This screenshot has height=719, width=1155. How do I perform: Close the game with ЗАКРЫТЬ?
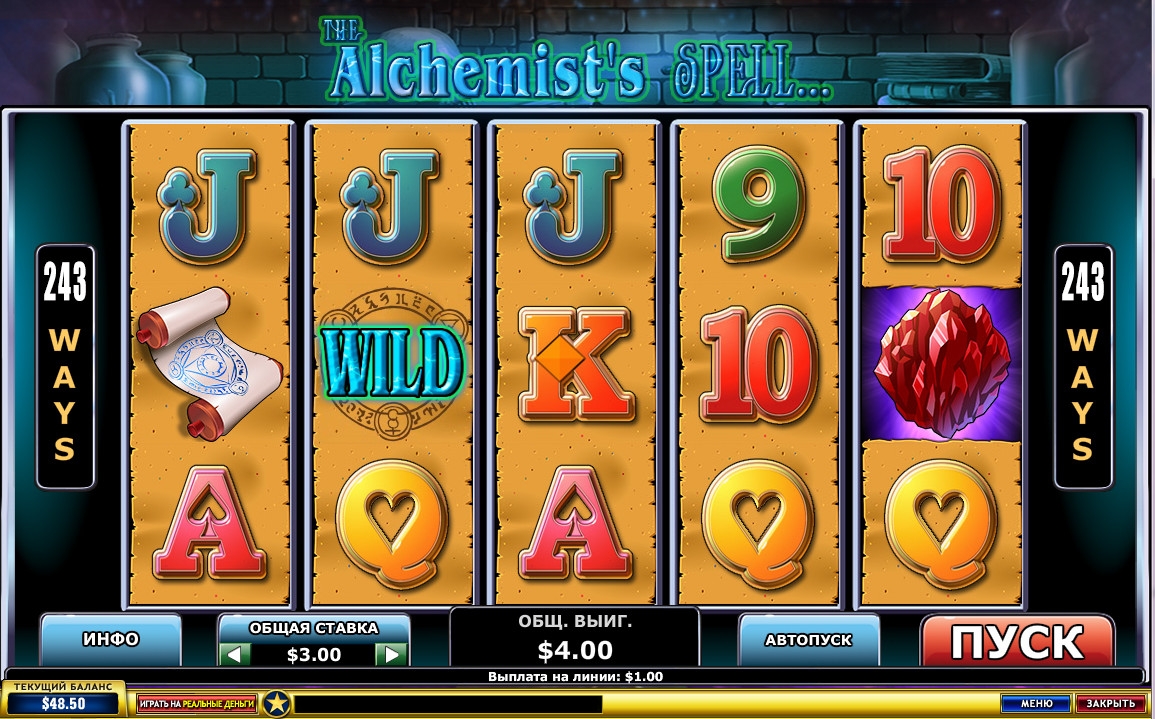tap(1110, 704)
